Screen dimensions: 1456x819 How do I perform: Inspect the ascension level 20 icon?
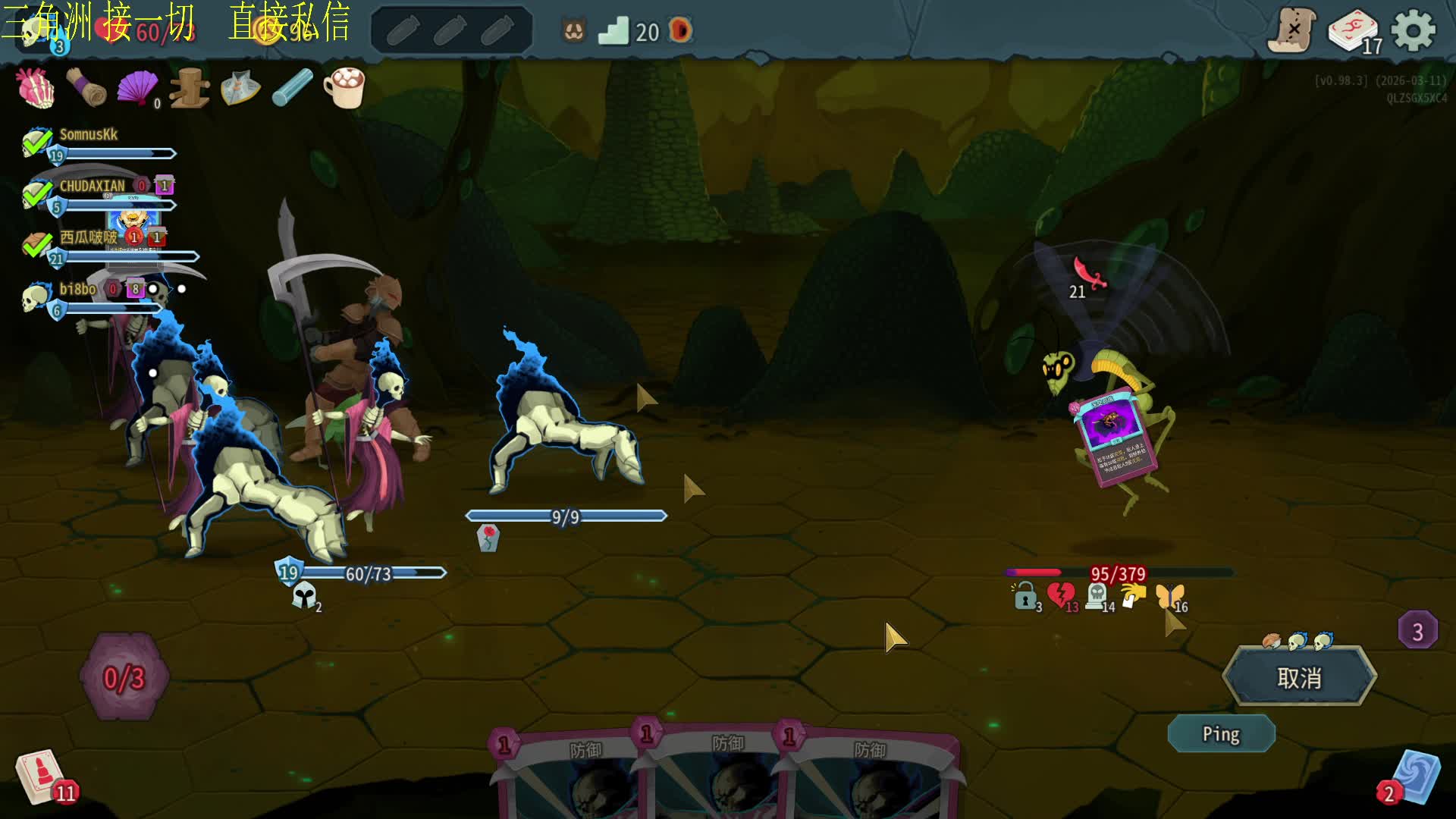(614, 32)
